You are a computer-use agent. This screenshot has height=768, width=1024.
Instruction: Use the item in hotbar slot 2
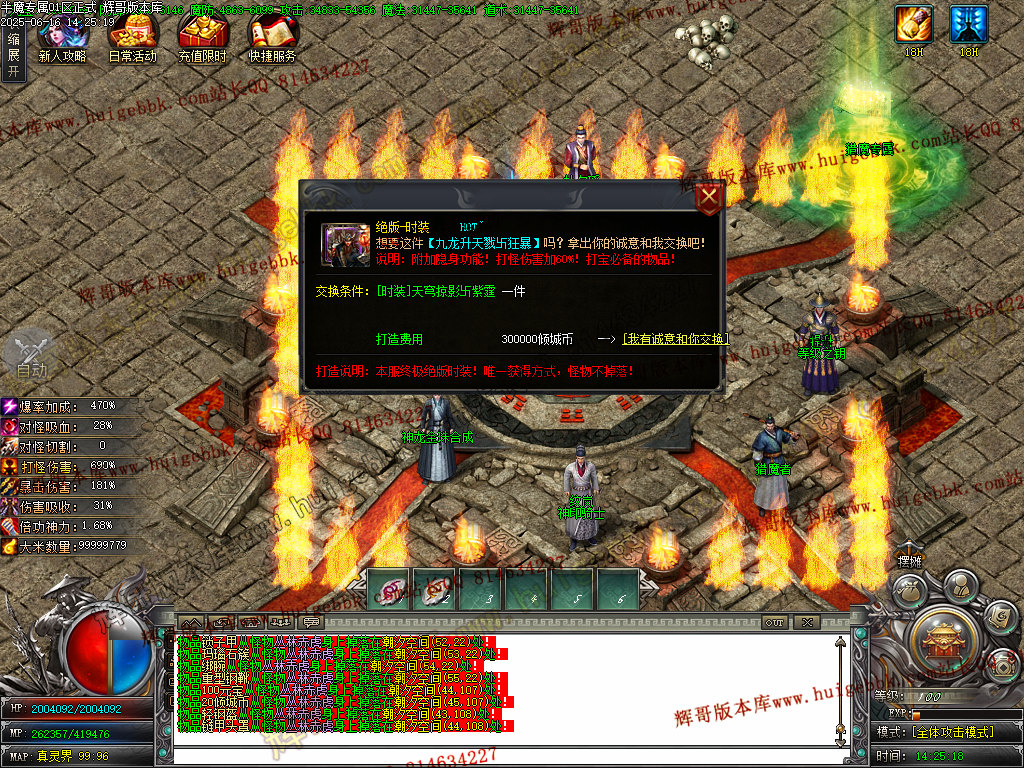tap(435, 590)
